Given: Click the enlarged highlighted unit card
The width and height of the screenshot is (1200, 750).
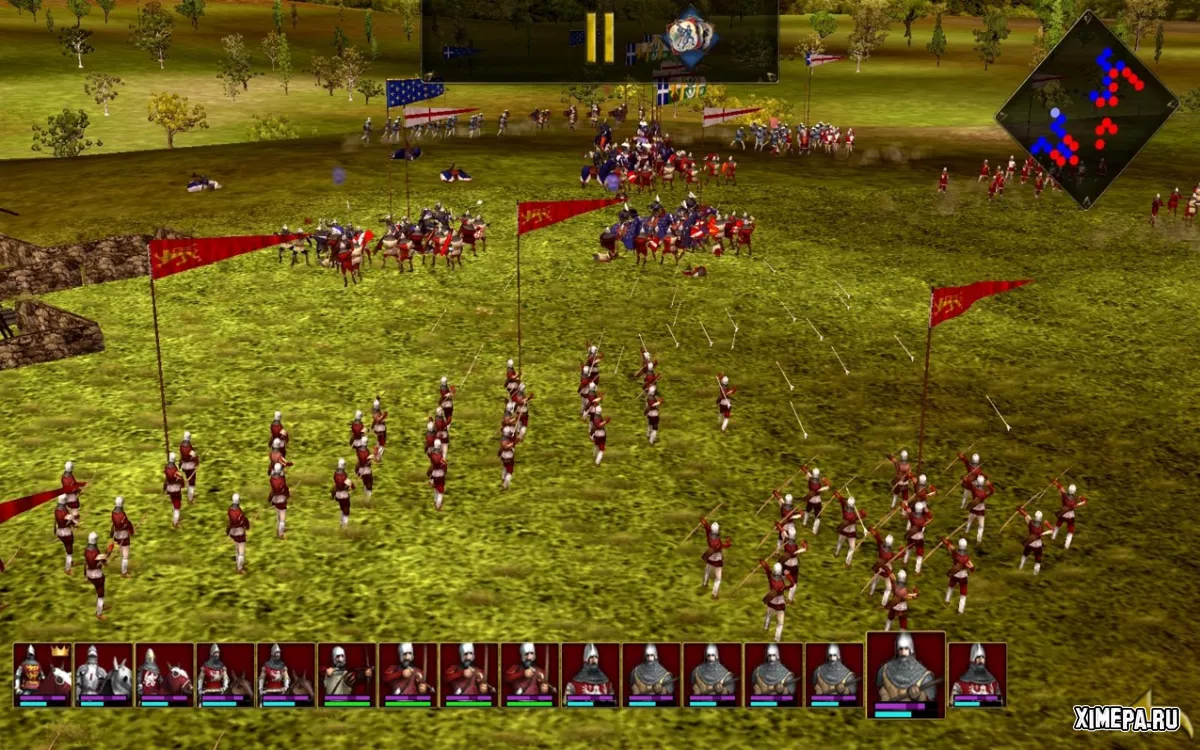Looking at the screenshot, I should (906, 674).
